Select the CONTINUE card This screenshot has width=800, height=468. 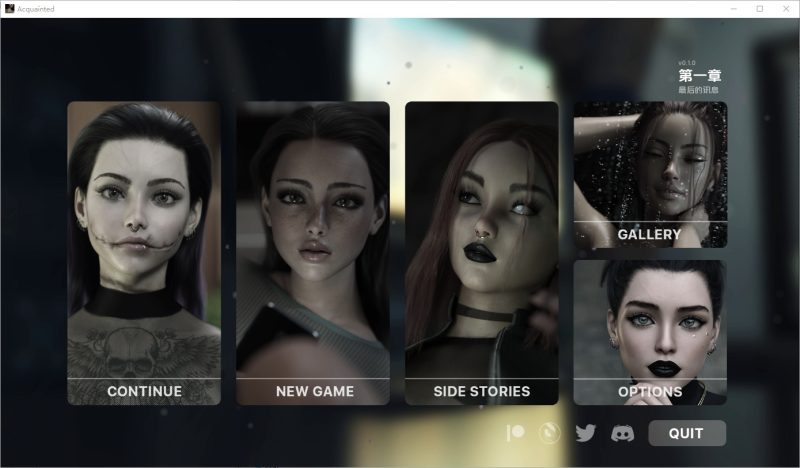pos(144,253)
